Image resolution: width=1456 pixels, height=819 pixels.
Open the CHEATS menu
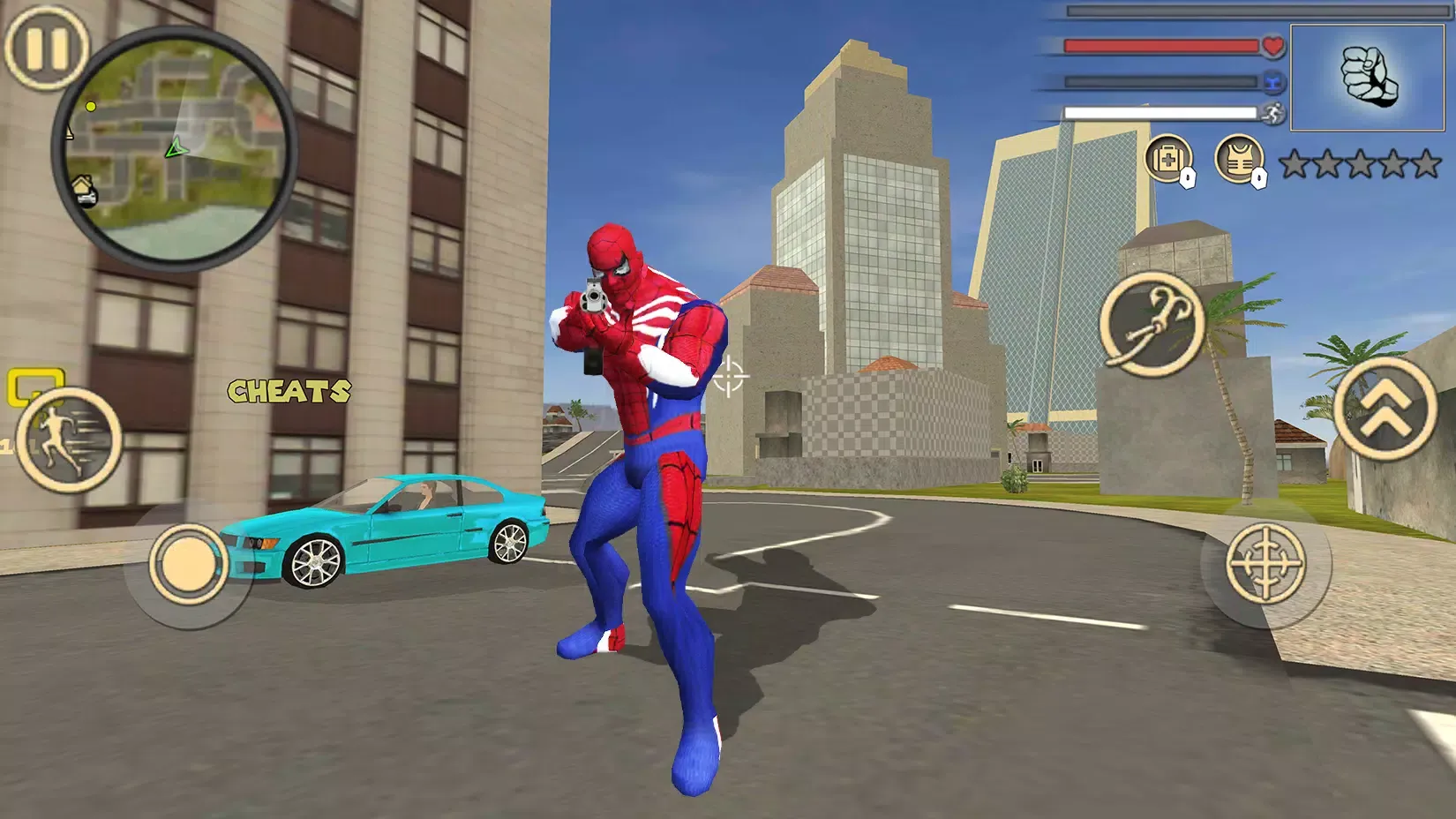click(289, 391)
